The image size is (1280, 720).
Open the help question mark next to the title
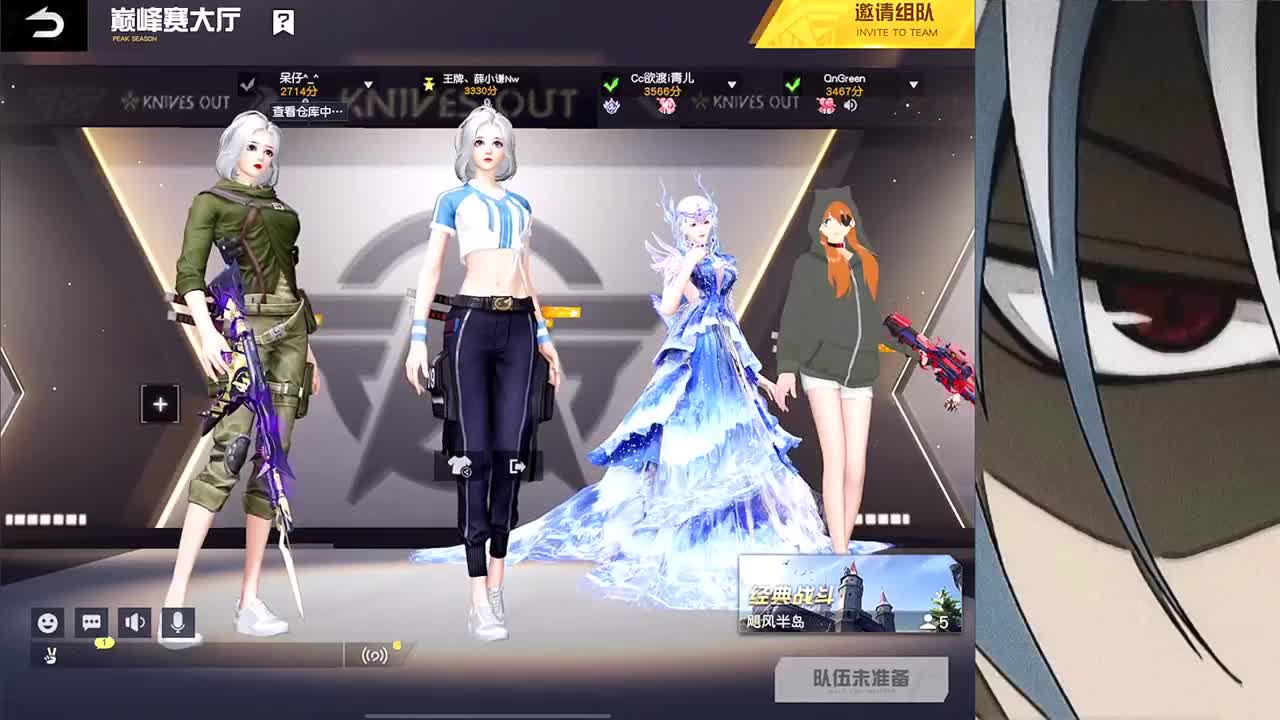(x=283, y=22)
